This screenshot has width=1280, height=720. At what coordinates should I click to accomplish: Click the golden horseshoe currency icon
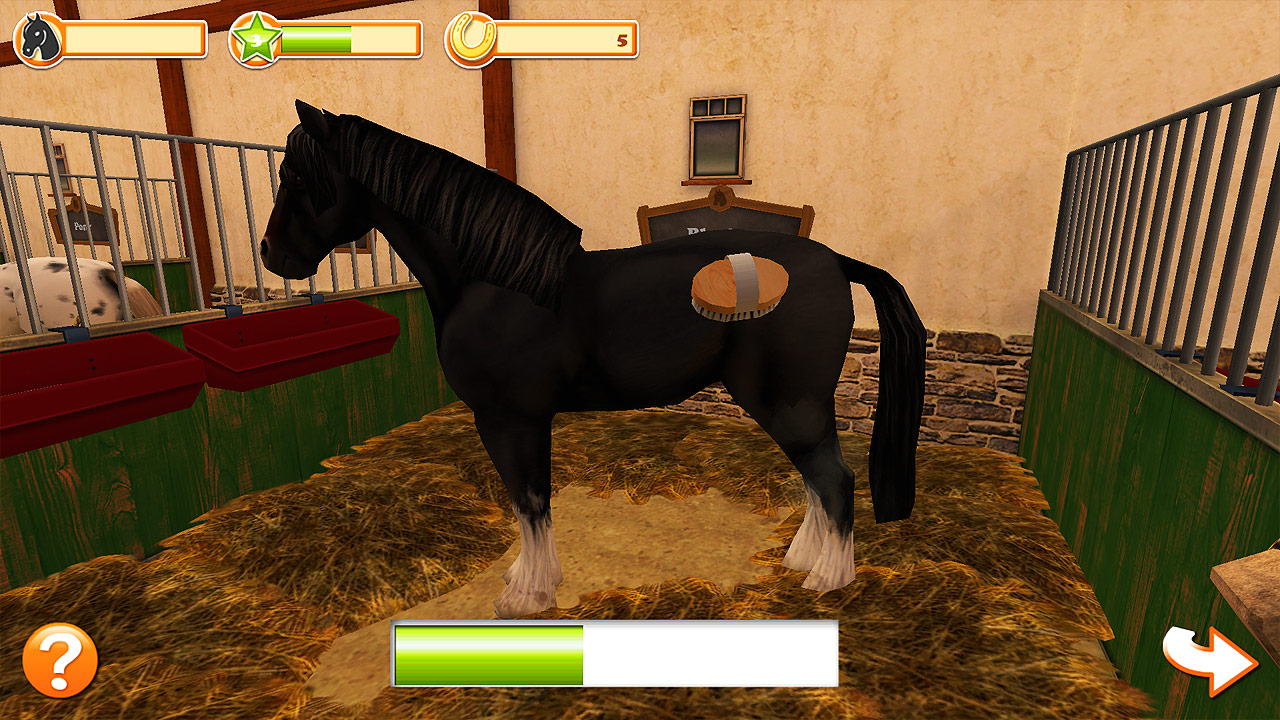pyautogui.click(x=470, y=38)
